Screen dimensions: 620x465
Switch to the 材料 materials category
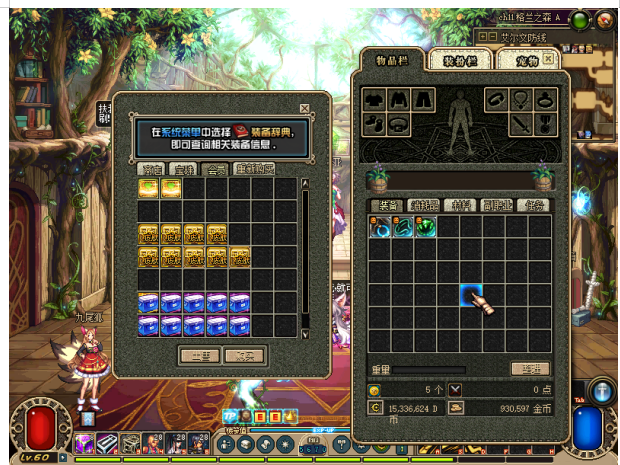tap(459, 206)
